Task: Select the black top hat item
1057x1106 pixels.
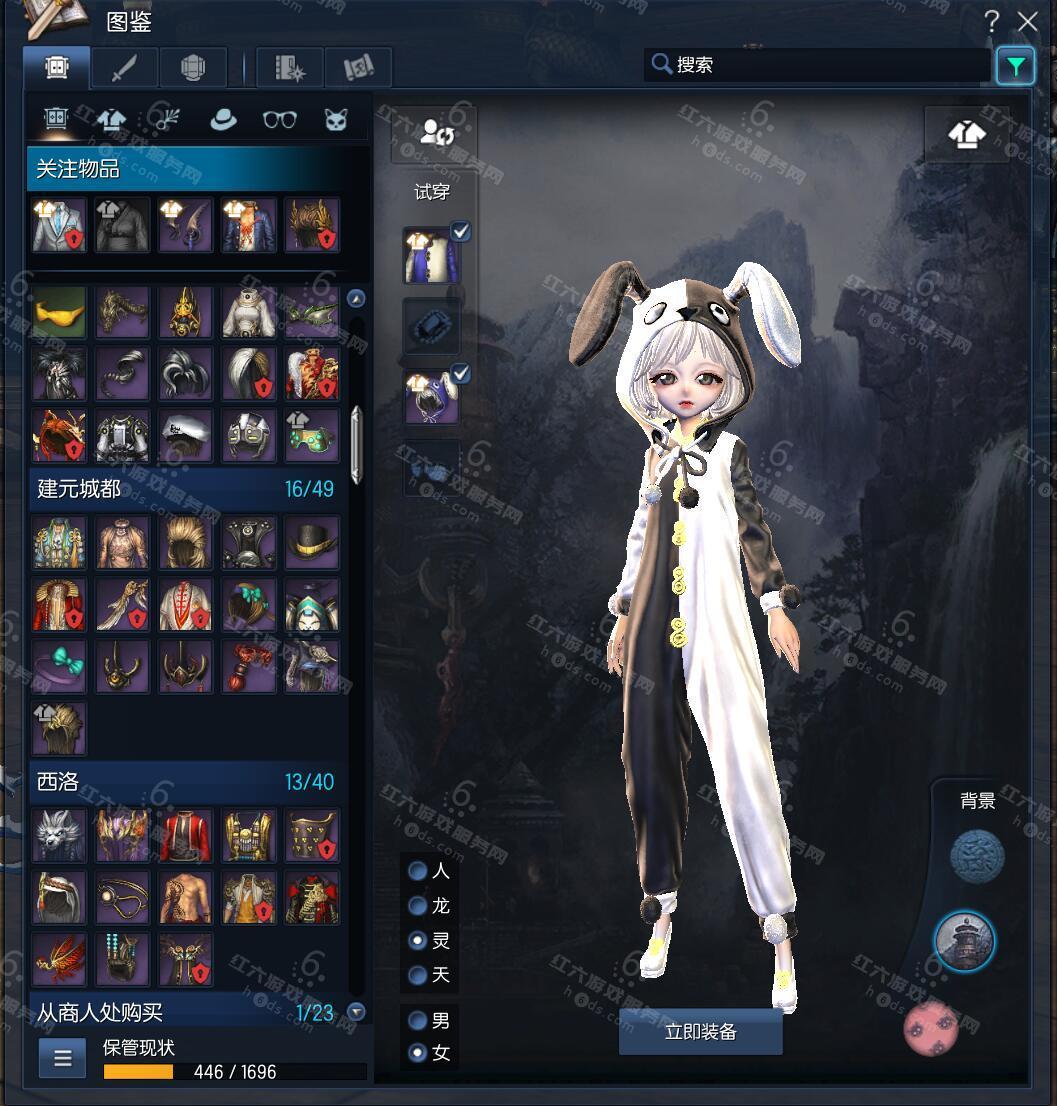Action: point(312,541)
